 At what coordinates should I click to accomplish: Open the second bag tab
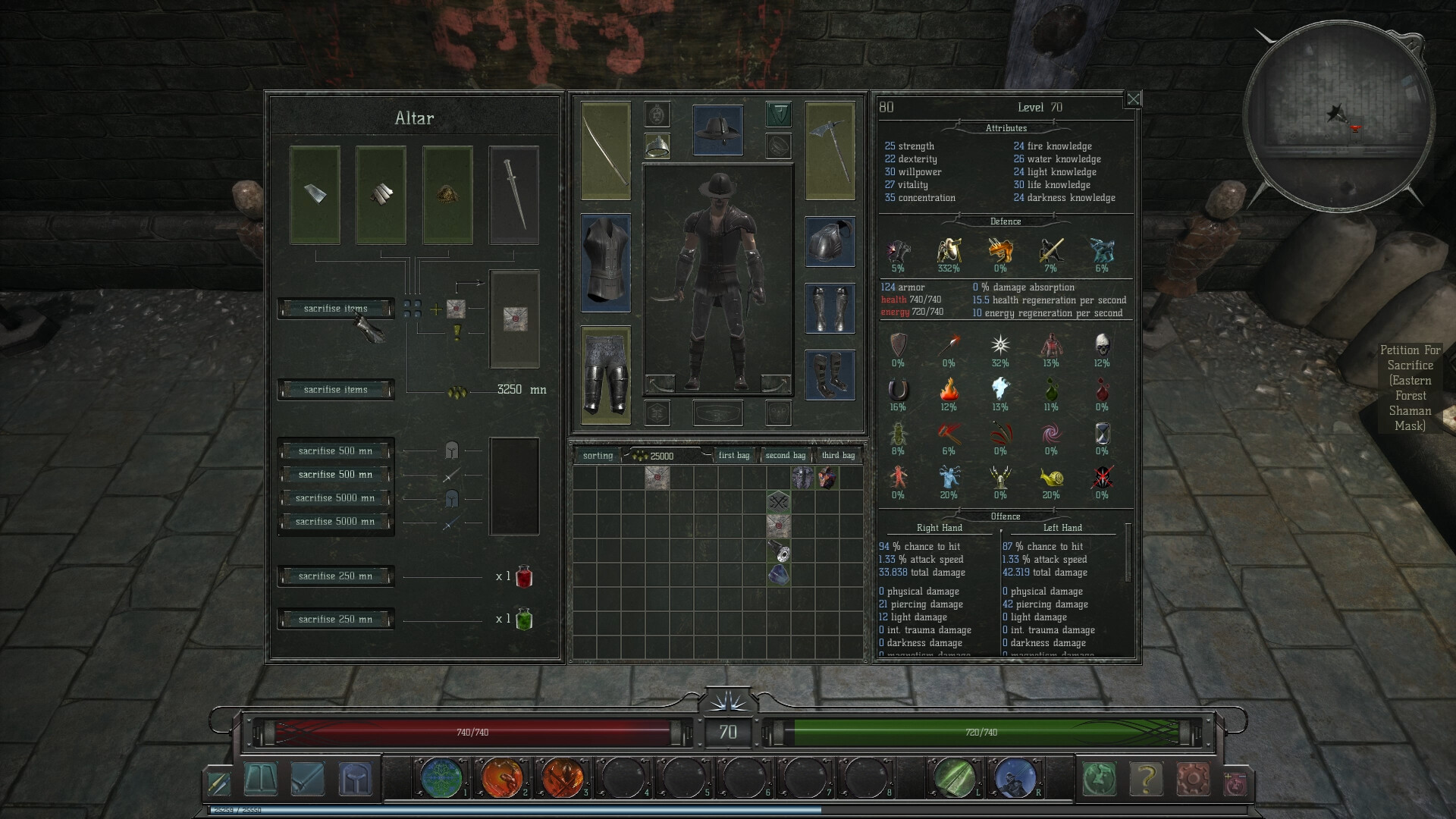point(786,455)
